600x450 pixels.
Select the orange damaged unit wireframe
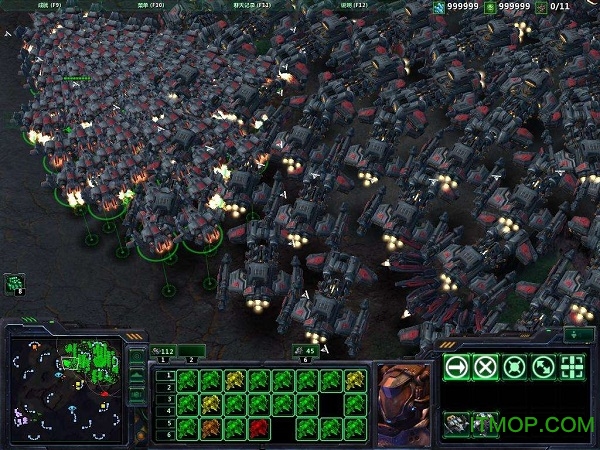(x=211, y=428)
